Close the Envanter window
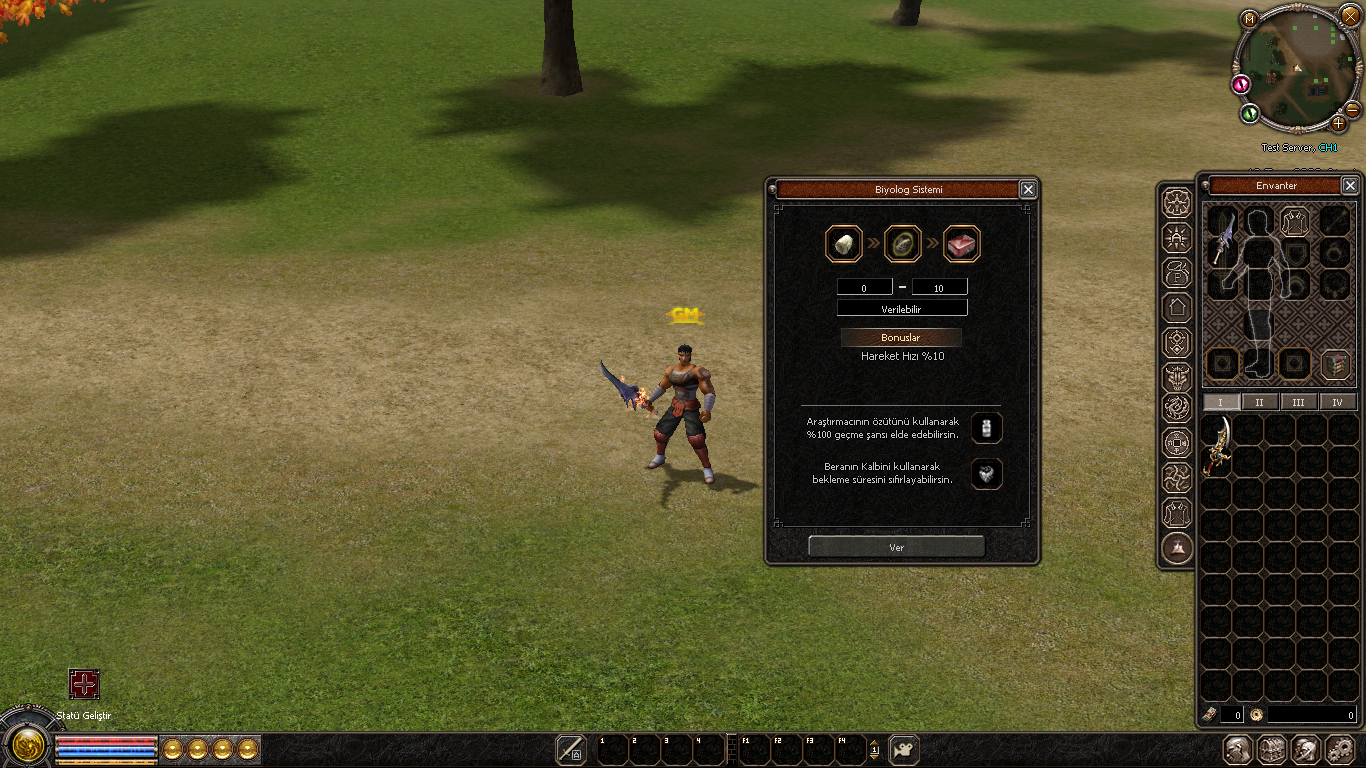The width and height of the screenshot is (1366, 768). point(1350,186)
